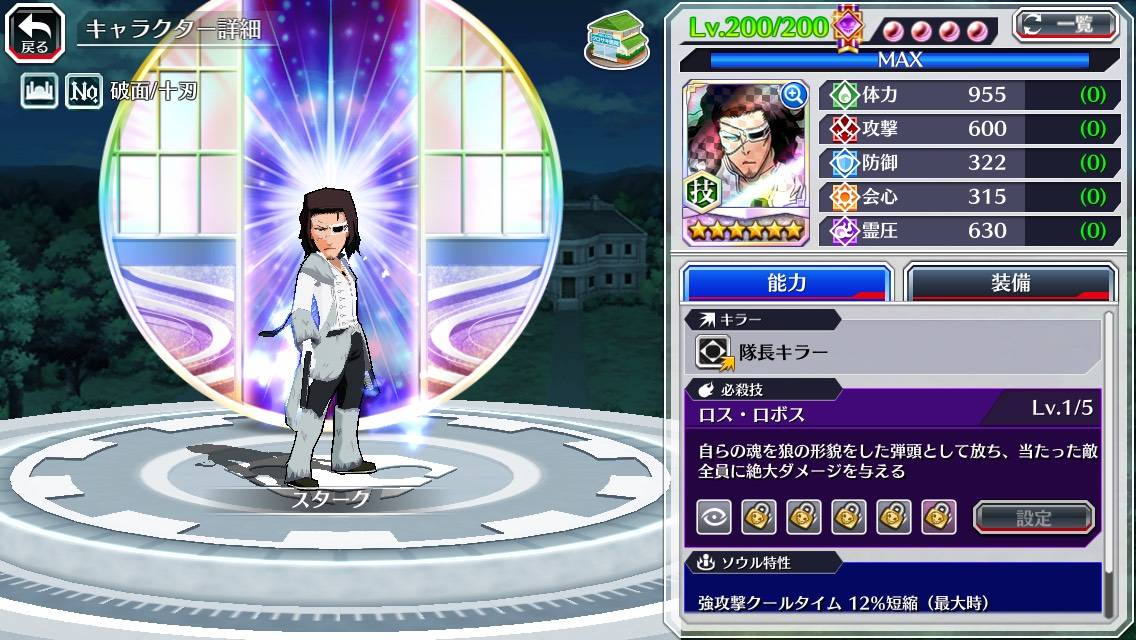Open the 設定 special move settings
Viewport: 1136px width, 640px height.
click(1034, 517)
